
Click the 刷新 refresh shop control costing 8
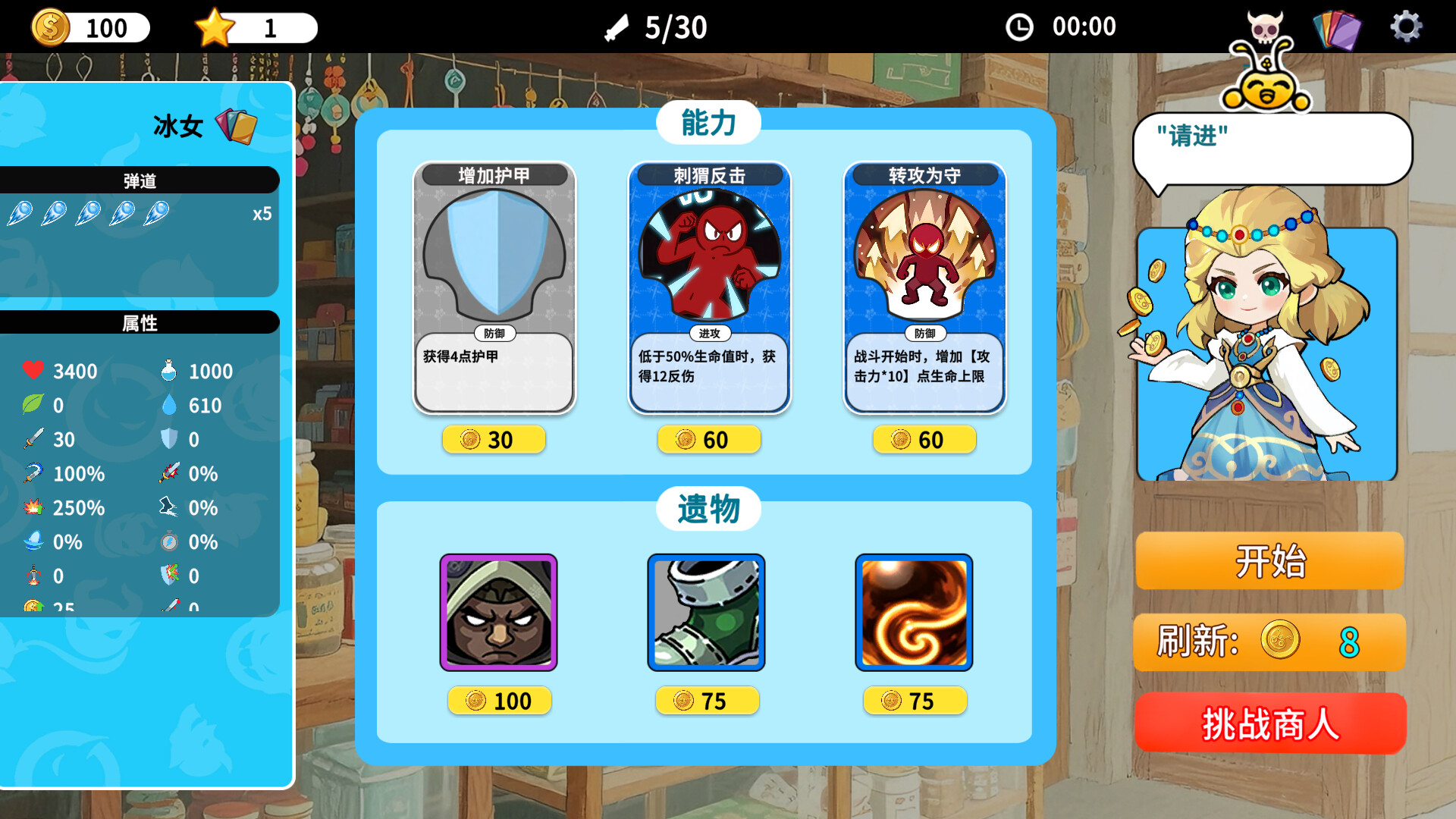(x=1269, y=643)
